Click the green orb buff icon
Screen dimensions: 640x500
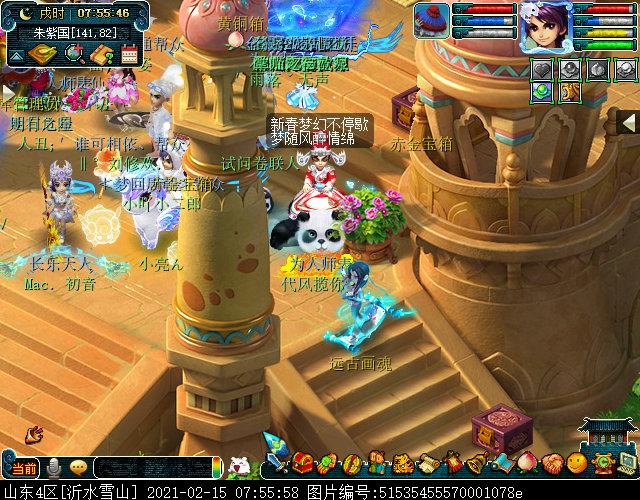[542, 91]
